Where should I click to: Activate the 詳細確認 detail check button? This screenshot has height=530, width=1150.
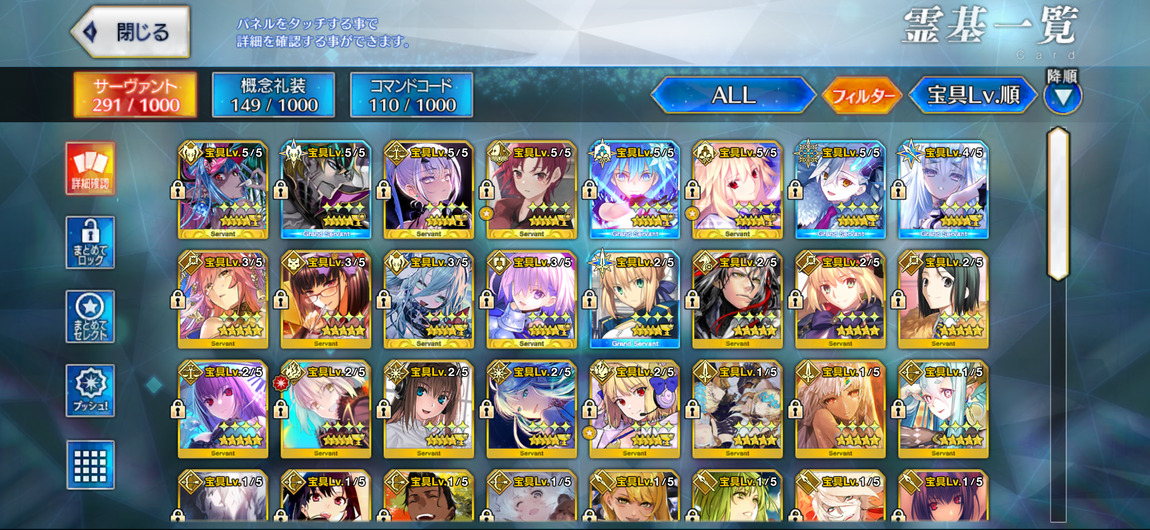tap(90, 168)
